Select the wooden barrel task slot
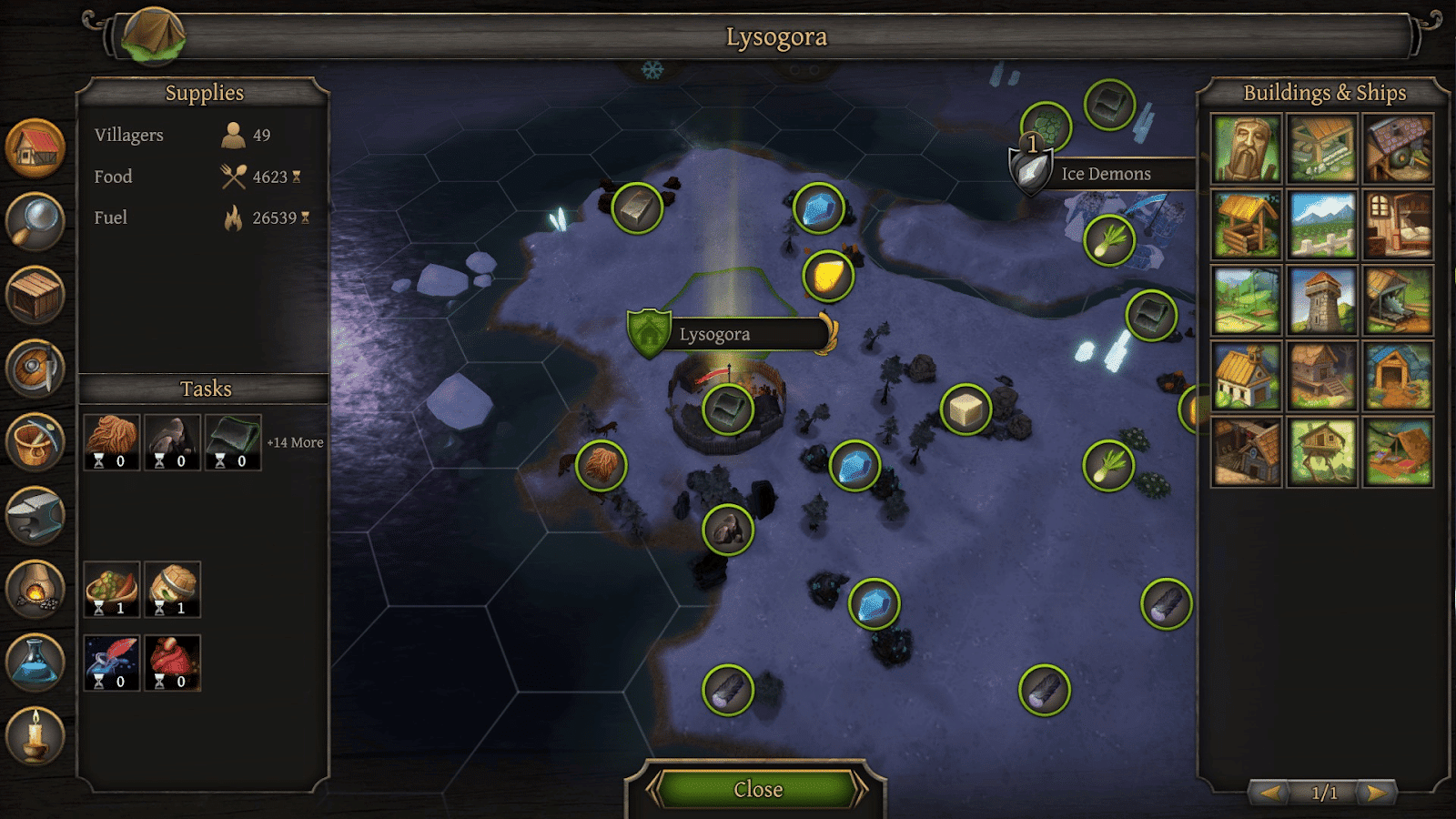 172,590
